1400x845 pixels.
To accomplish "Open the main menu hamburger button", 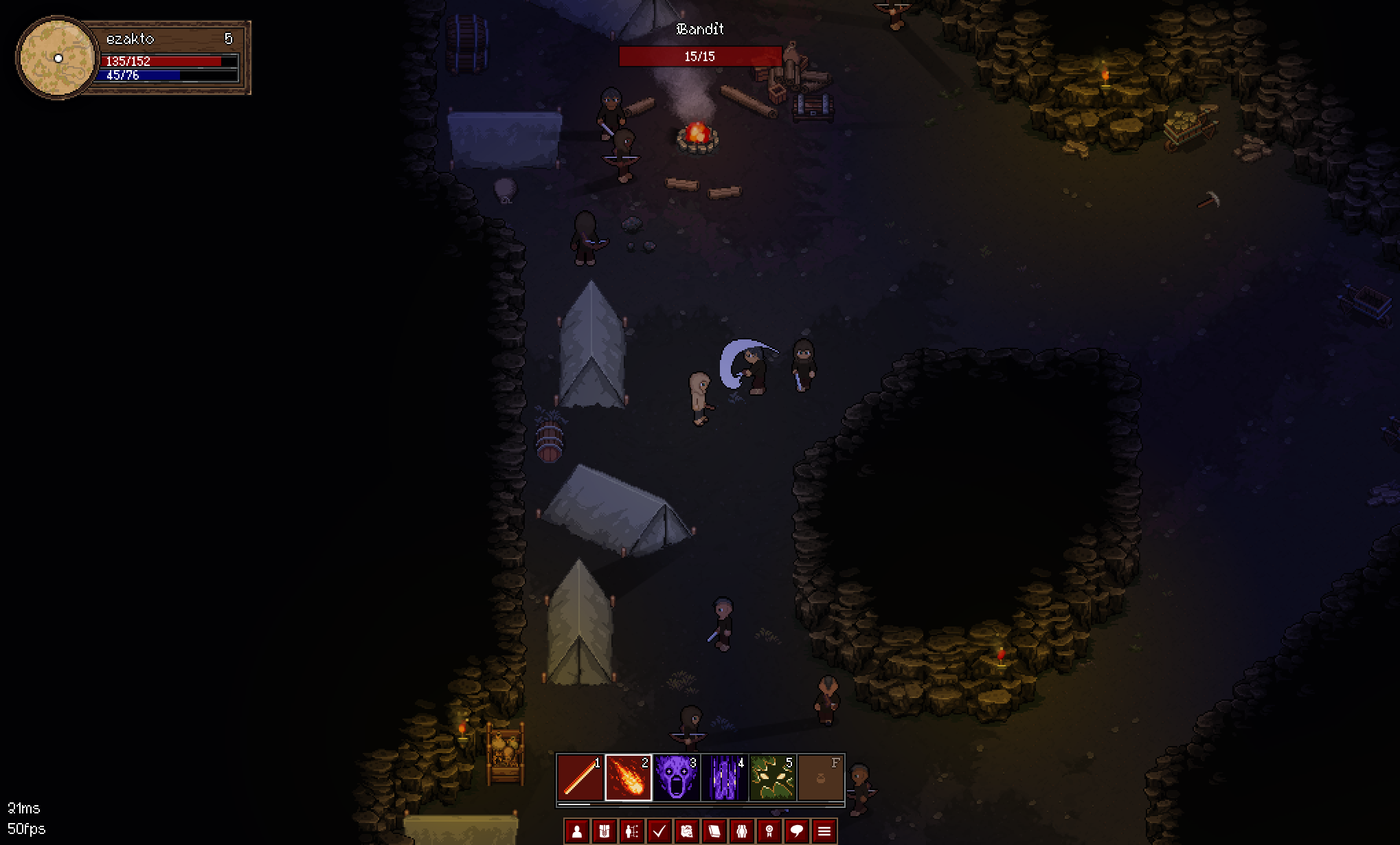I will [x=824, y=831].
